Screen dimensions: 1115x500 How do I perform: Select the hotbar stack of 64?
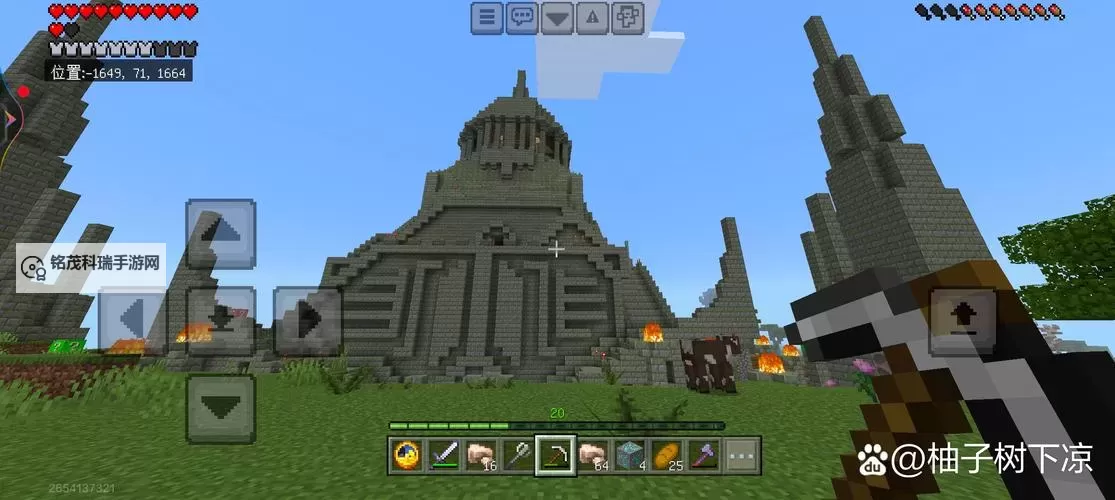point(591,455)
